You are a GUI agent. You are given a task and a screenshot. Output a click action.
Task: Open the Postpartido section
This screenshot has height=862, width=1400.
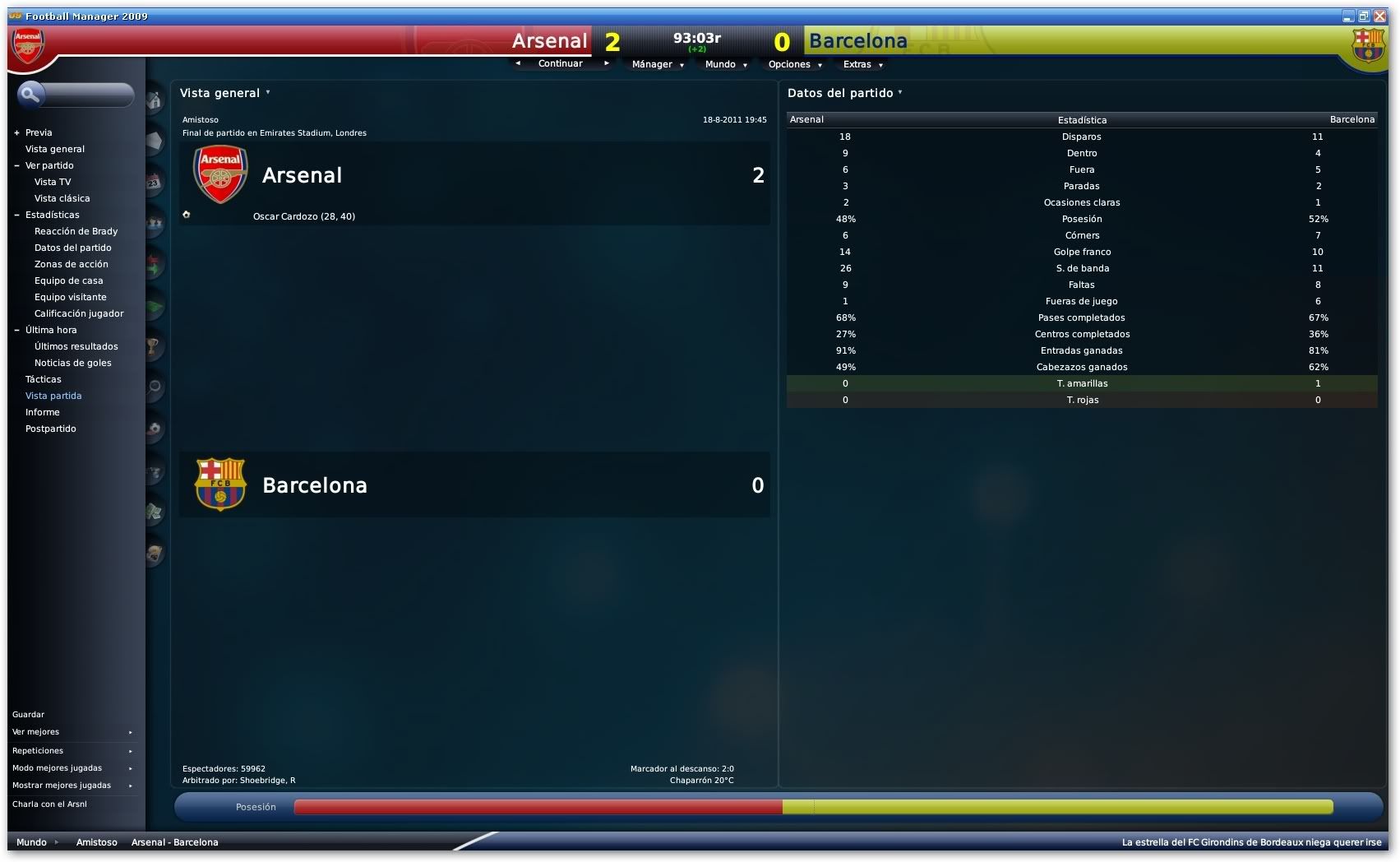[x=50, y=429]
